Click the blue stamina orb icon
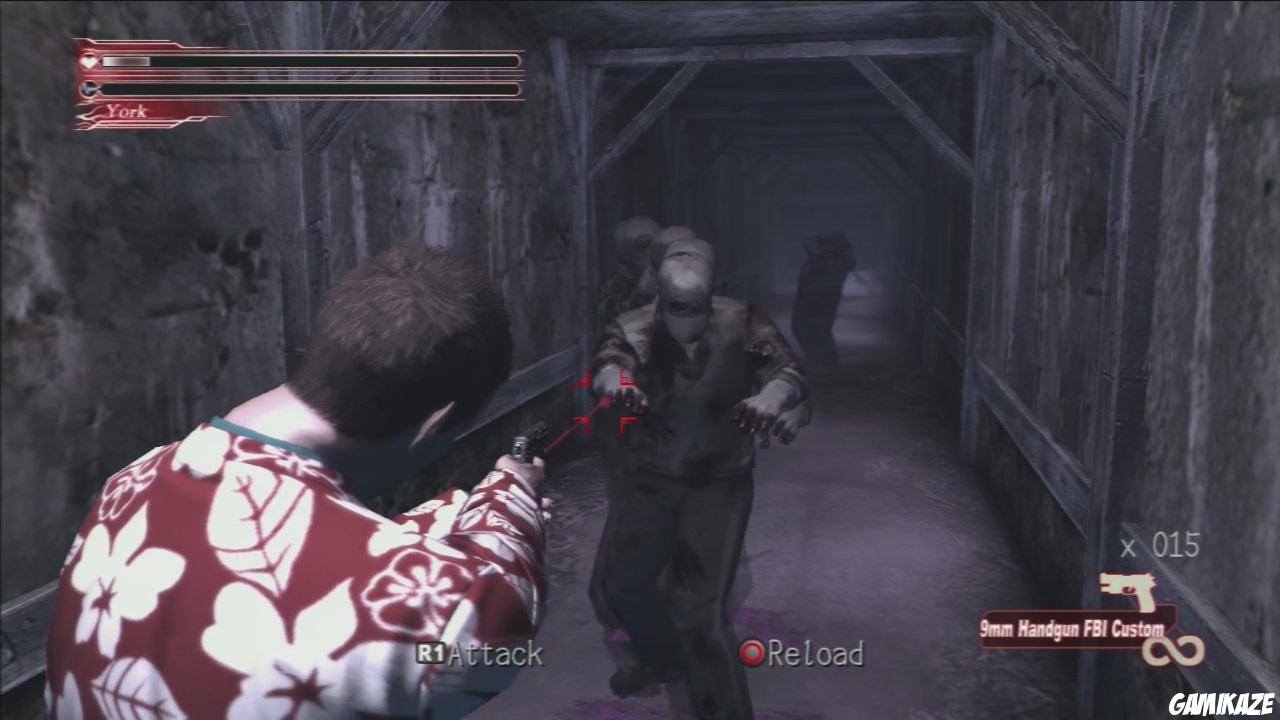Image resolution: width=1280 pixels, height=720 pixels. tap(89, 90)
